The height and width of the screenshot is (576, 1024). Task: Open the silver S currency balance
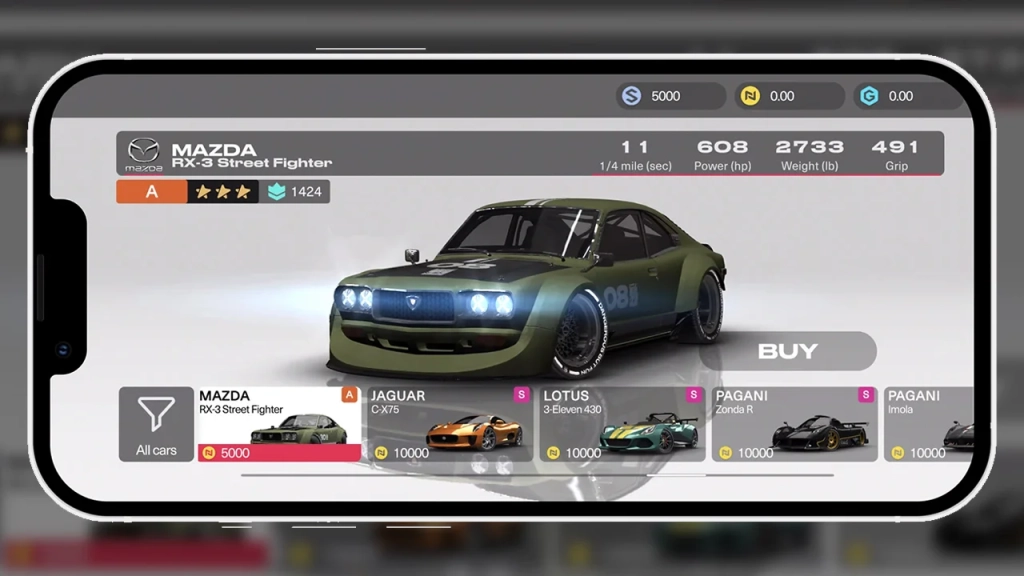pos(671,96)
